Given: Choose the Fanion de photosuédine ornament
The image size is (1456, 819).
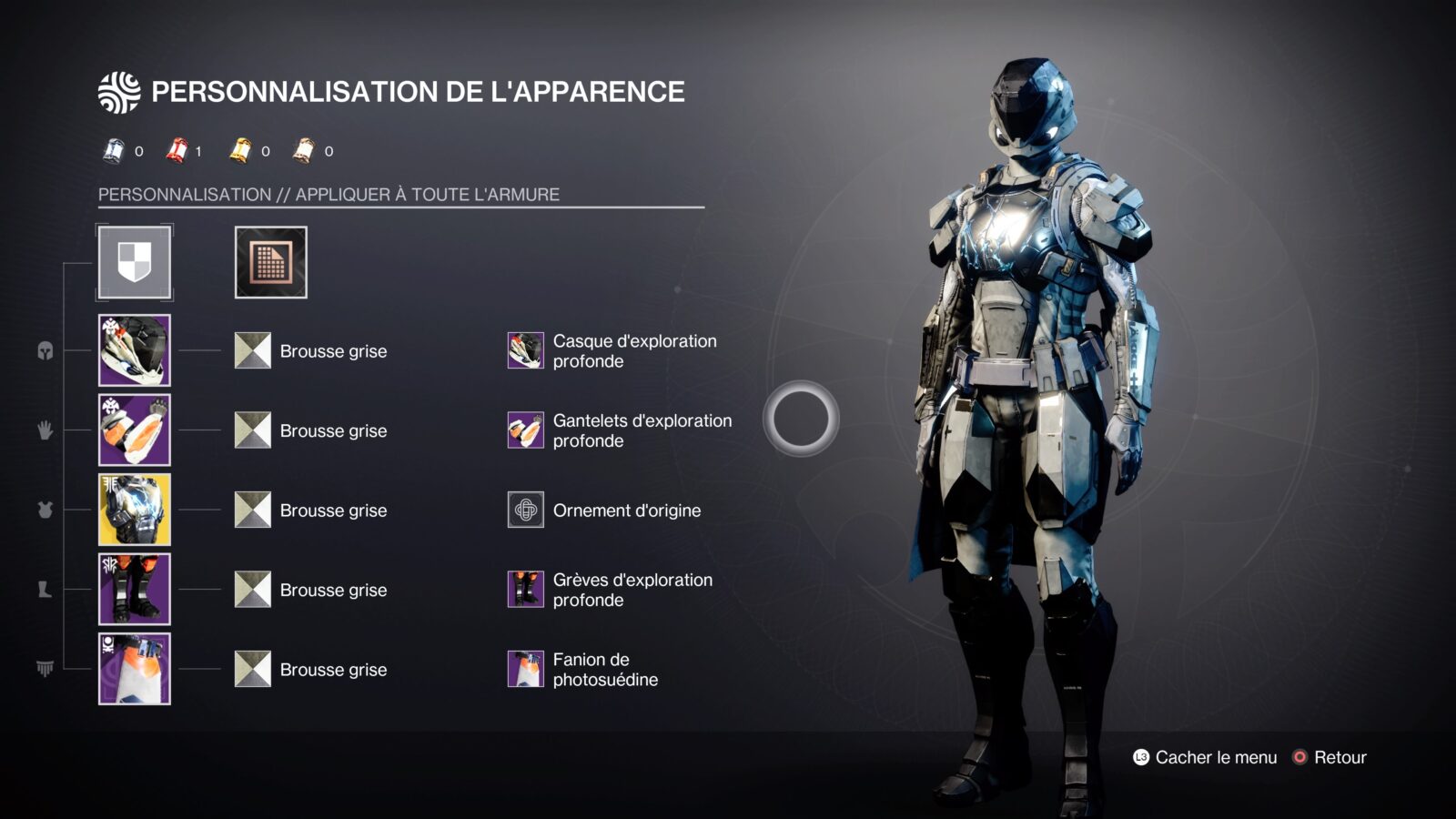Looking at the screenshot, I should click(x=526, y=669).
